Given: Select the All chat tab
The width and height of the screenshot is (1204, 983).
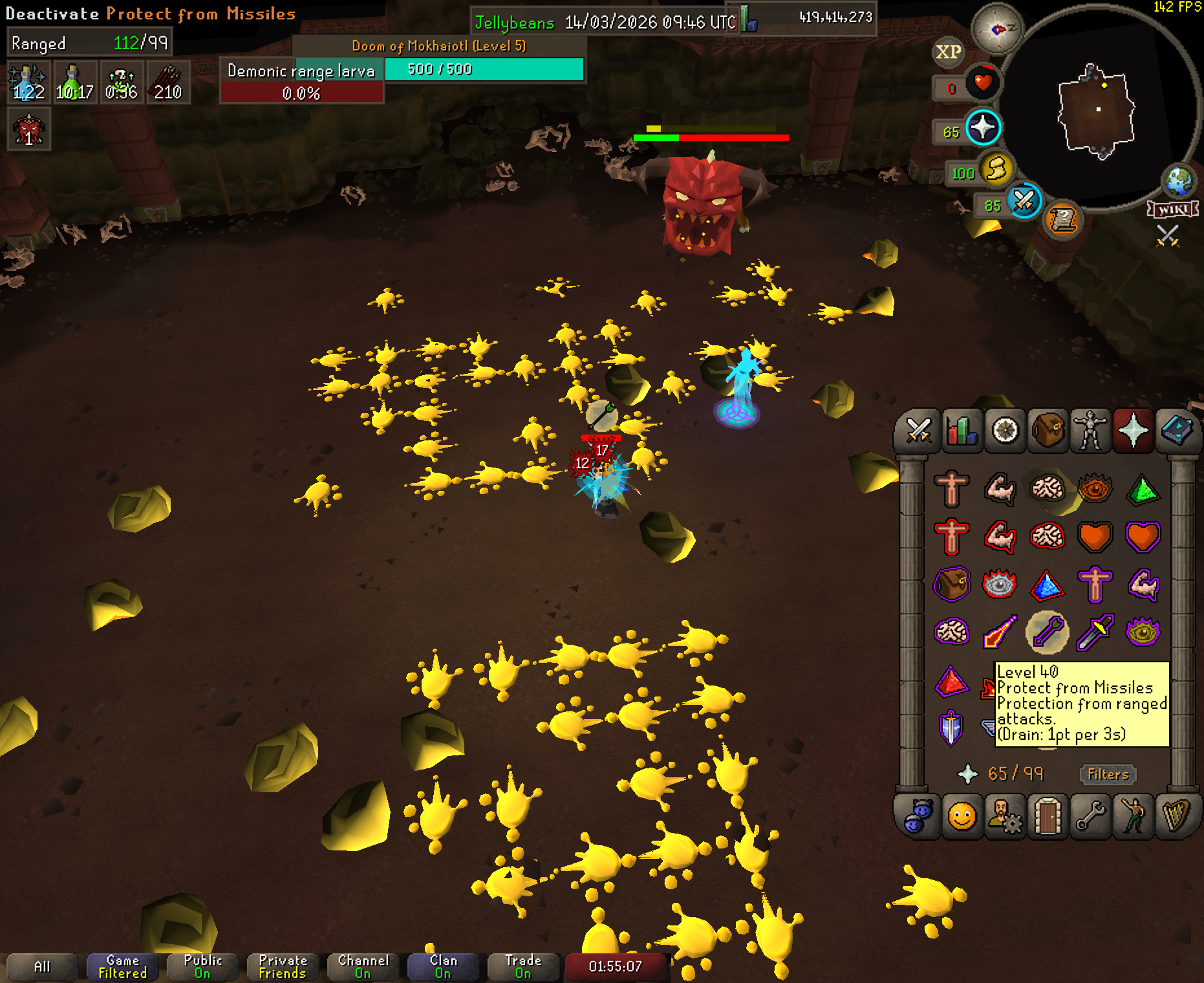Looking at the screenshot, I should (x=42, y=967).
